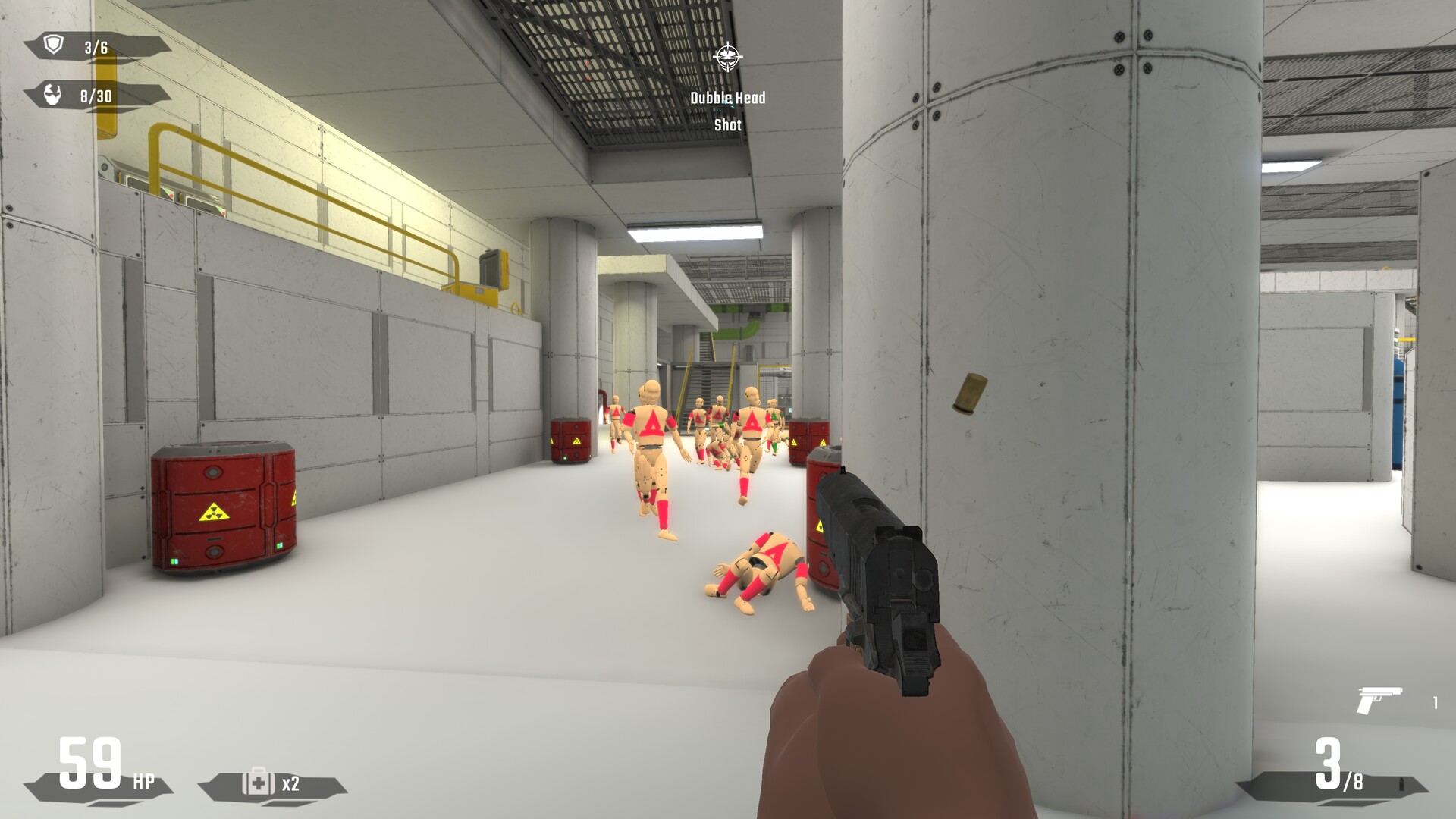Viewport: 1456px width, 819px height.
Task: Click the weapon slot number 1 indicator
Action: (1435, 702)
